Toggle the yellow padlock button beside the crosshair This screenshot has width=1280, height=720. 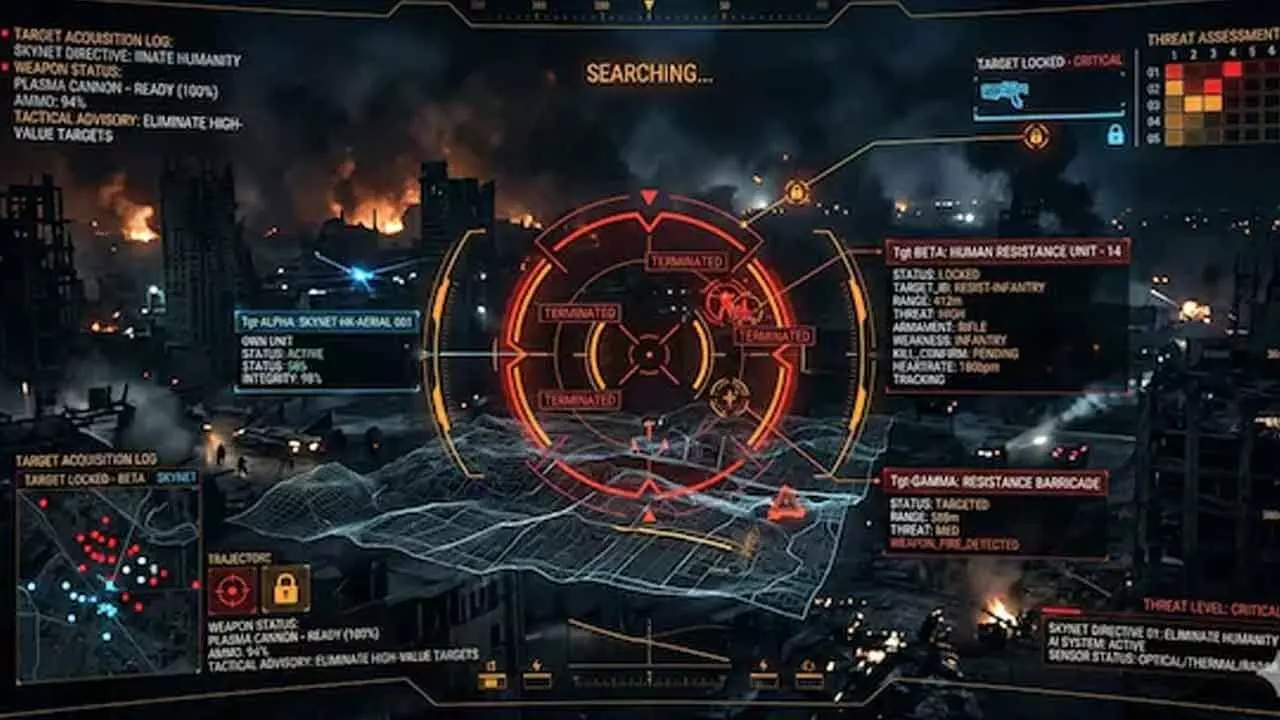(x=286, y=589)
